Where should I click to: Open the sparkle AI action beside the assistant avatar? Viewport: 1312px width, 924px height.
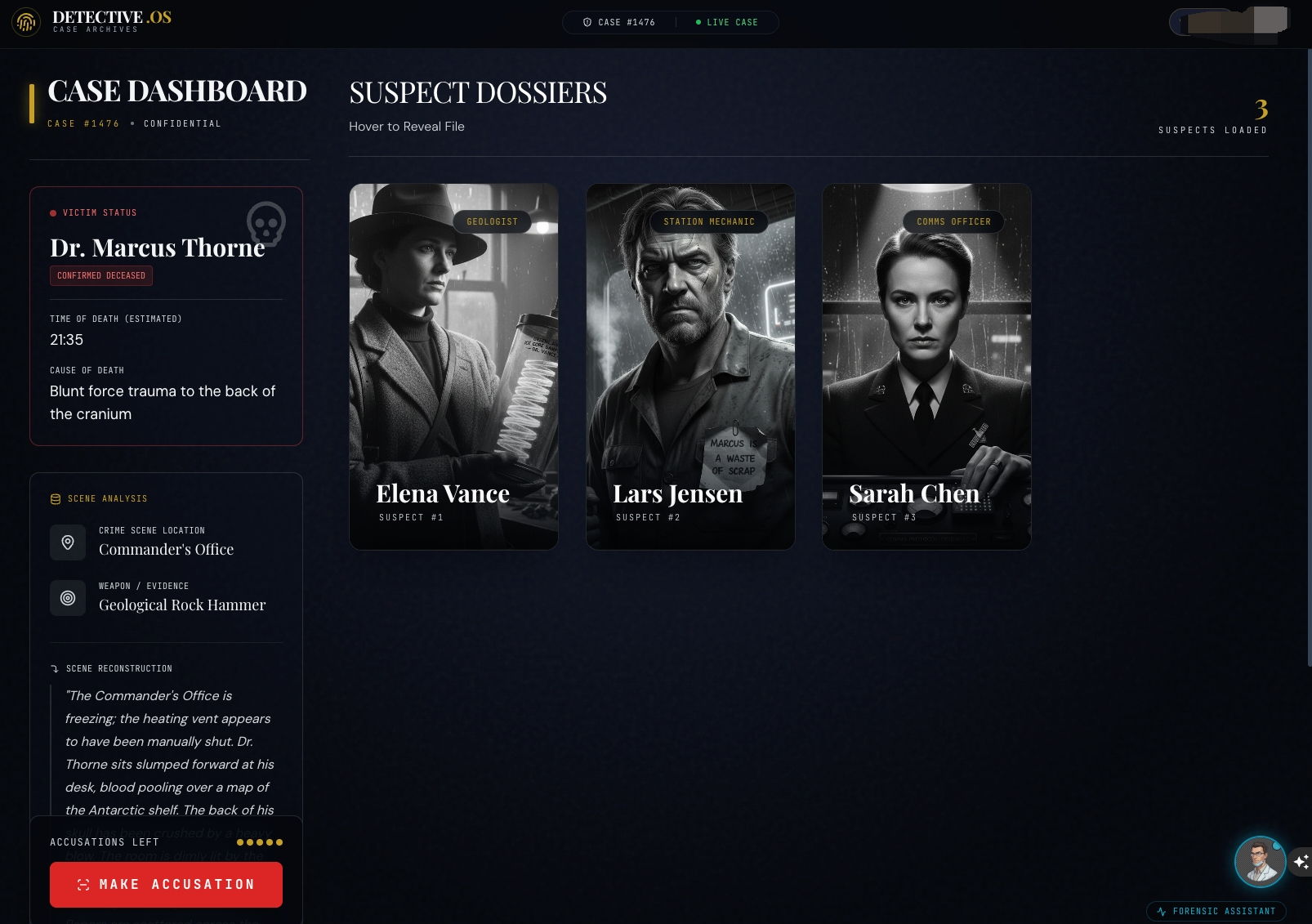pyautogui.click(x=1301, y=860)
